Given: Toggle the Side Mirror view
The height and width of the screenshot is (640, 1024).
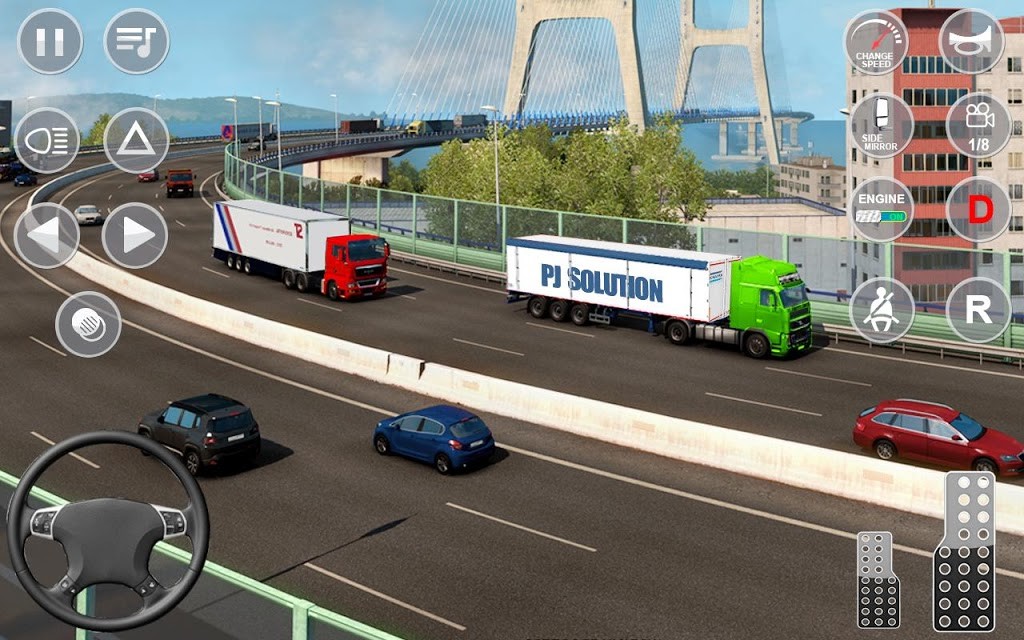Looking at the screenshot, I should pos(881,126).
